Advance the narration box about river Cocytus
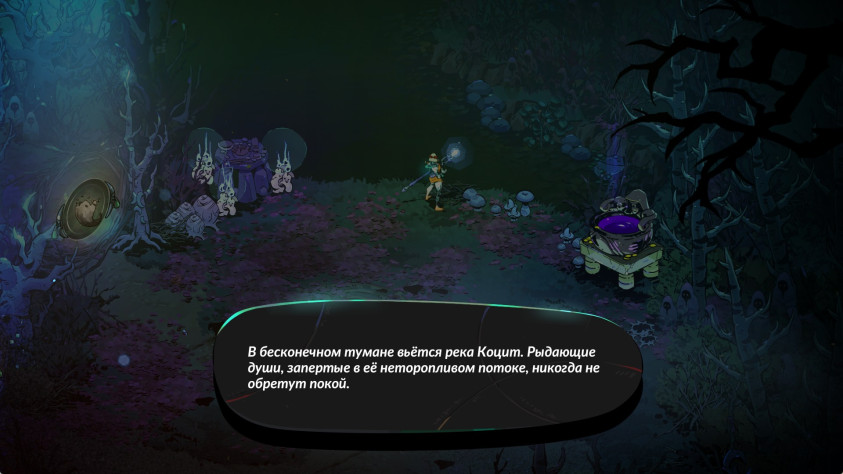843x474 pixels. click(x=430, y=369)
